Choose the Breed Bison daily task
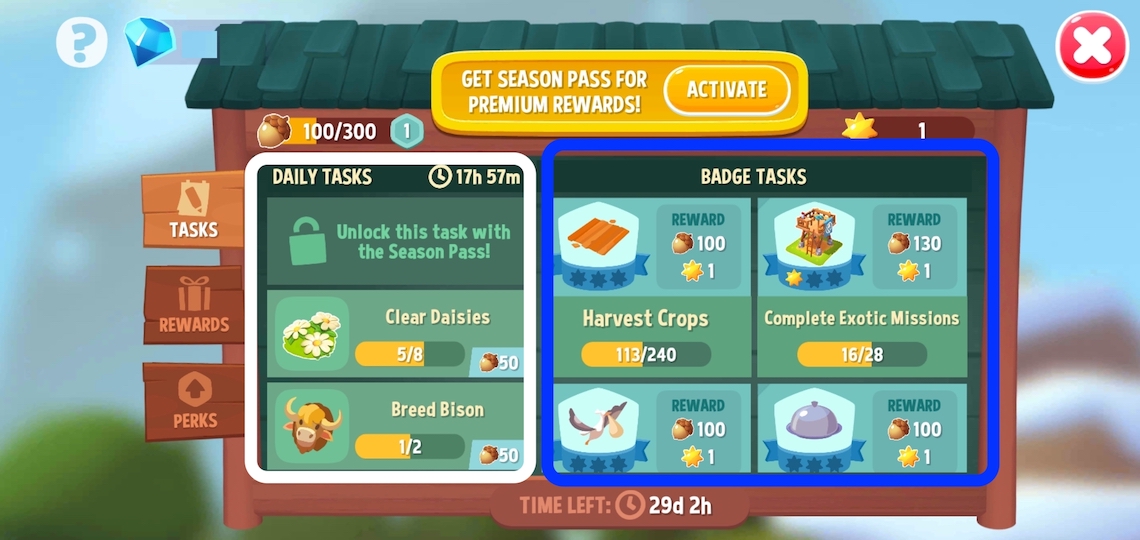Screen dimensions: 1140x540 click(394, 428)
